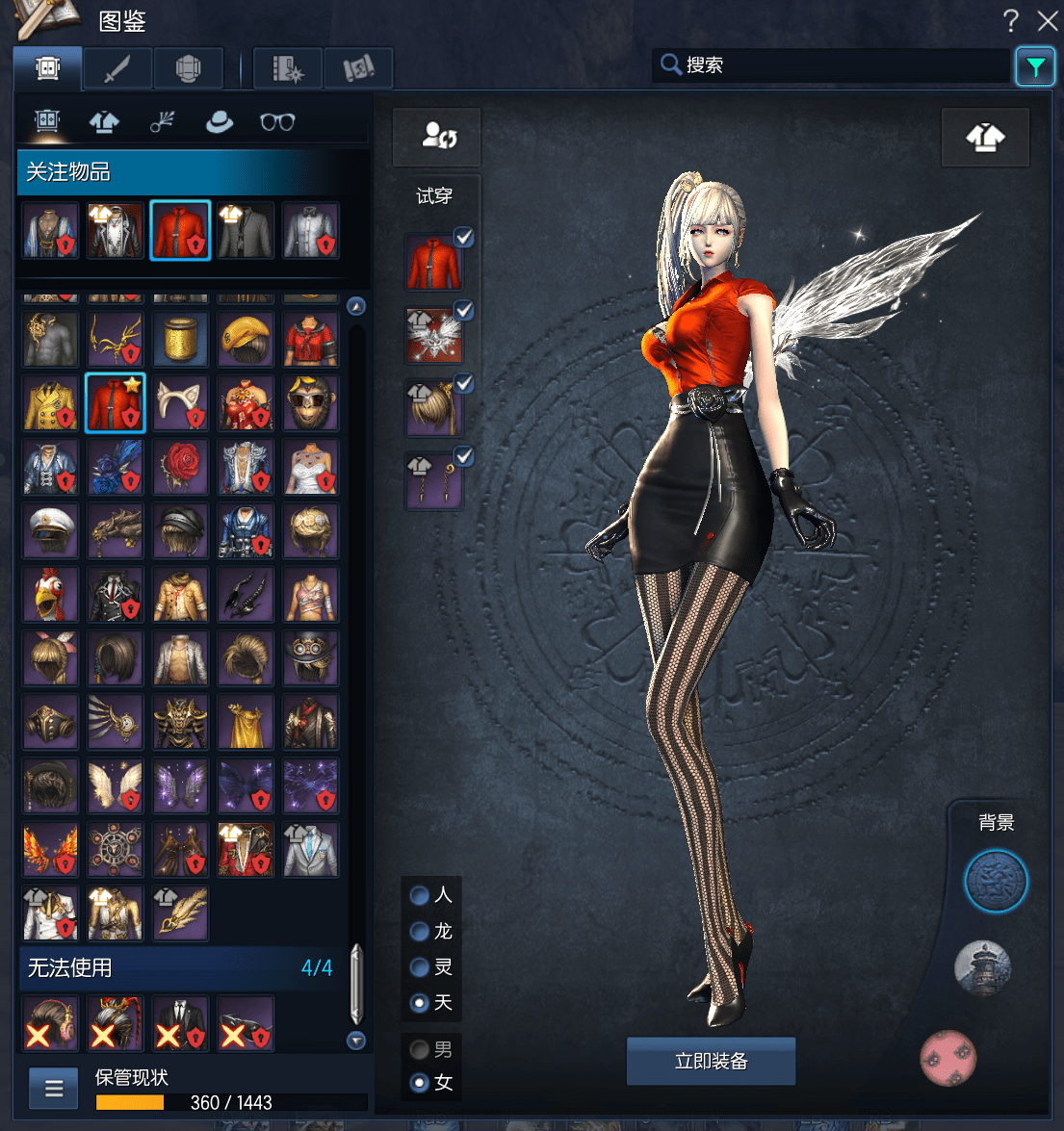Image resolution: width=1064 pixels, height=1131 pixels.
Task: Select the hat category tab
Action: [220, 122]
